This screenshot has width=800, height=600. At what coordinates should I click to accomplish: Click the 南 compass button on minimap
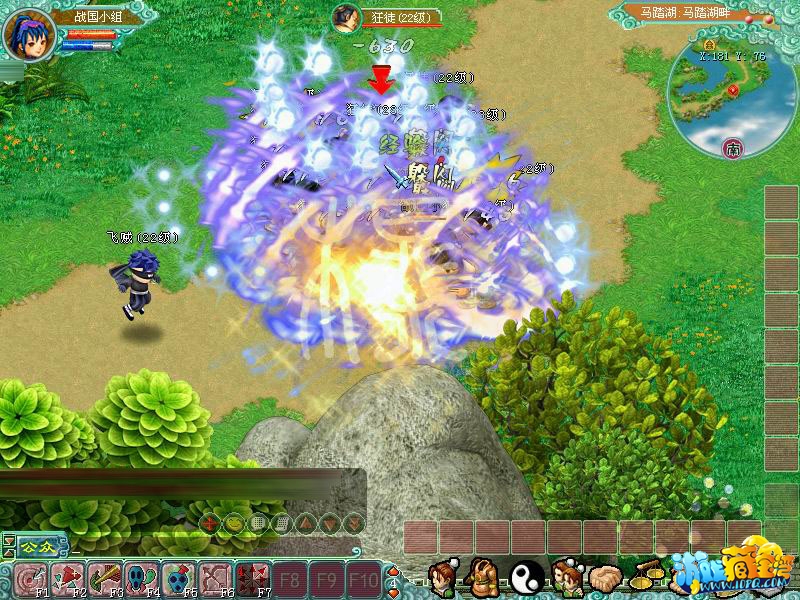731,149
